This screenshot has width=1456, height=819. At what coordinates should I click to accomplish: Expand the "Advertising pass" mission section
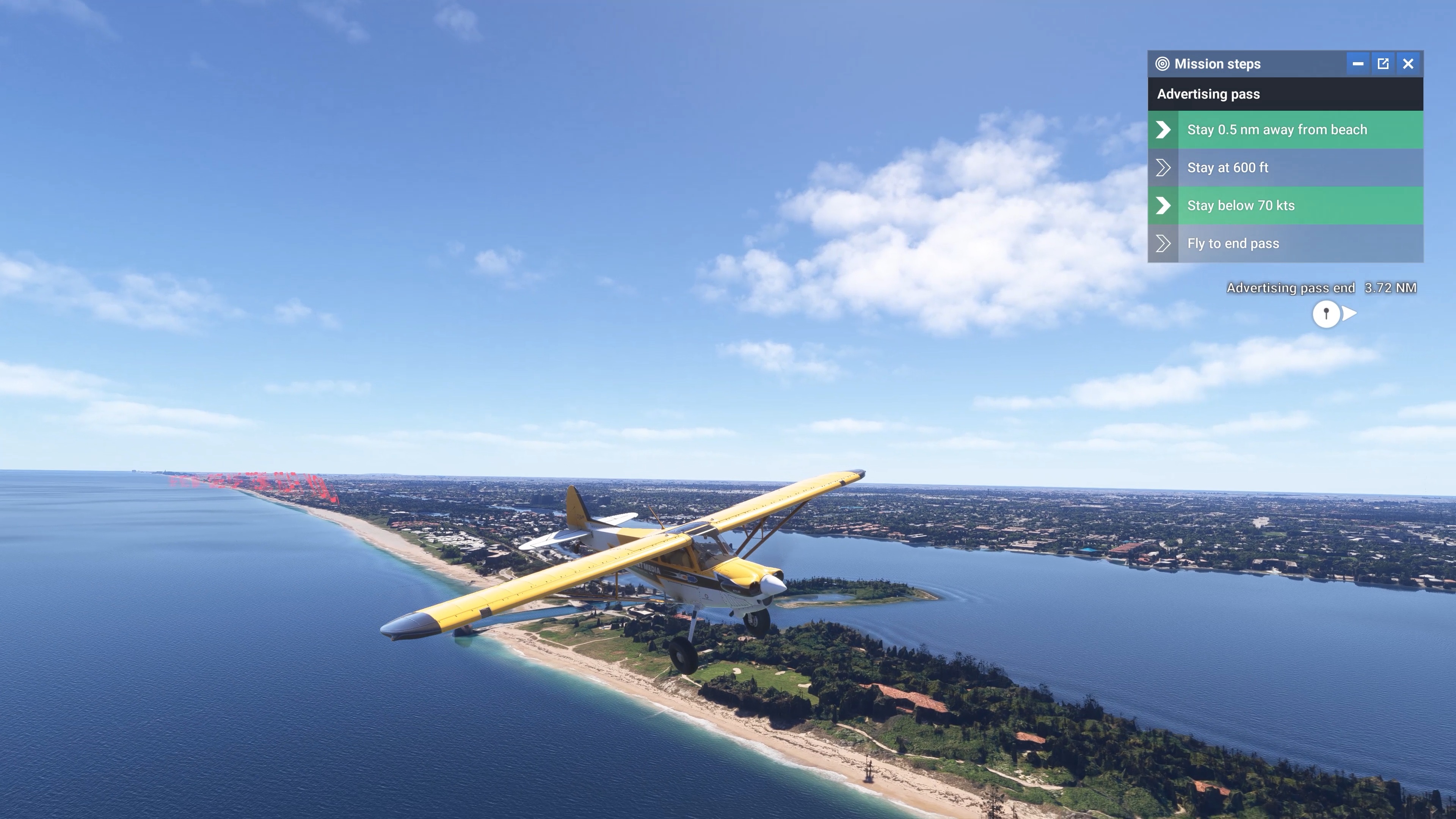1285,94
